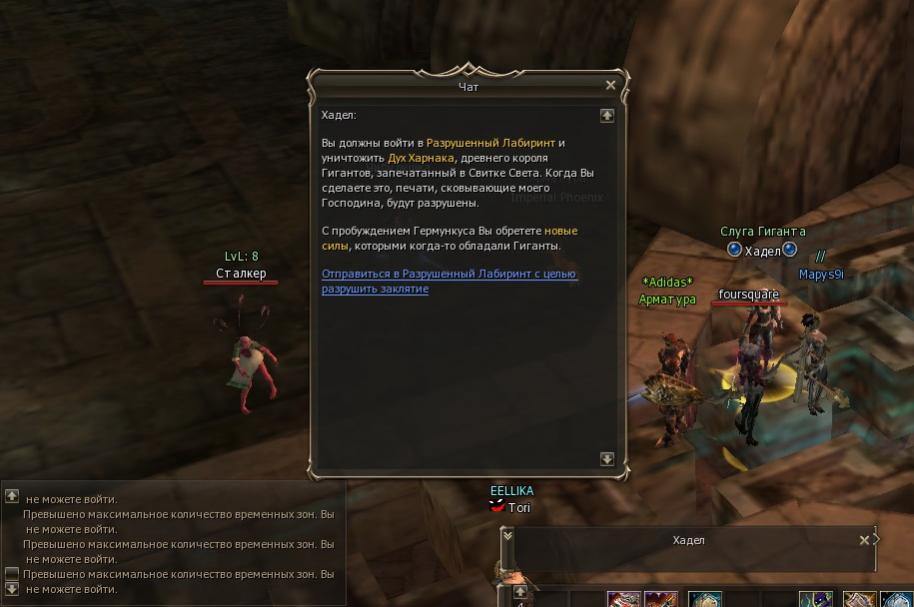Select the Хадел target name bar

pos(688,540)
